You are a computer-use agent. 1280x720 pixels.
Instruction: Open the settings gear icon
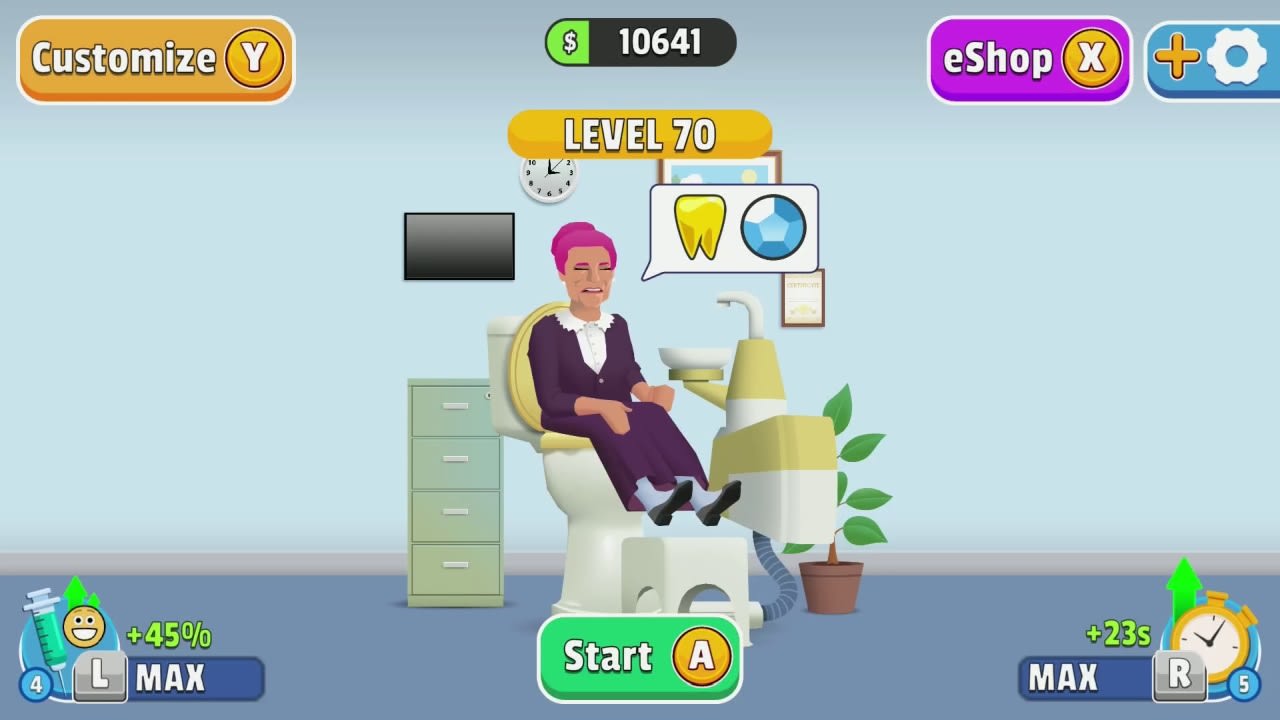(x=1237, y=58)
